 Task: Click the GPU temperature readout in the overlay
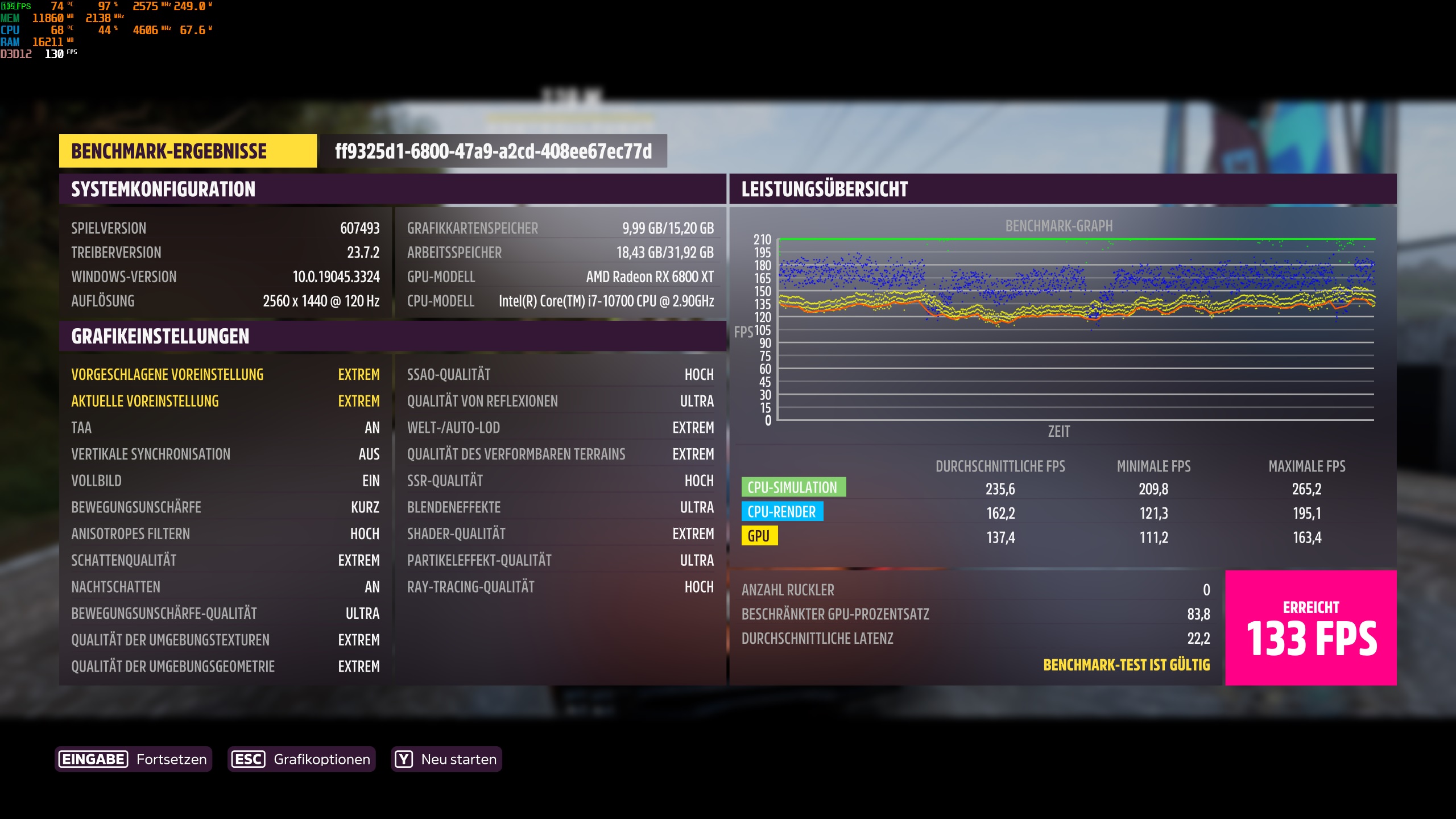57,6
